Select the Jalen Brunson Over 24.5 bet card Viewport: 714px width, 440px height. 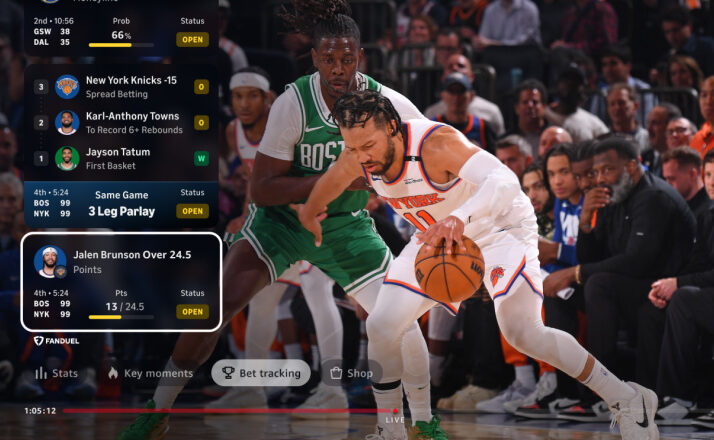121,282
